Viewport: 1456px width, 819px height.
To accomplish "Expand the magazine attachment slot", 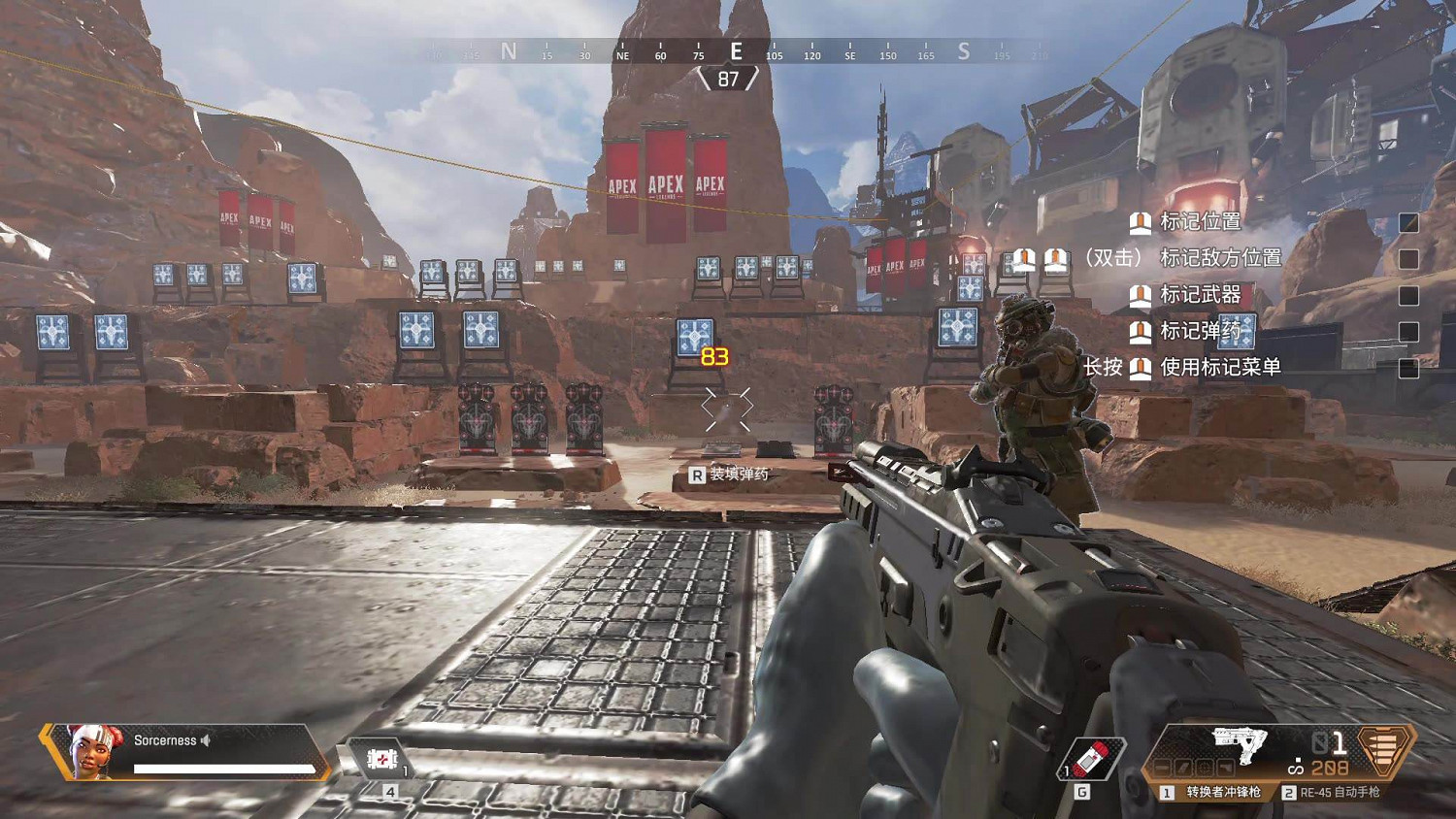I will 1185,768.
